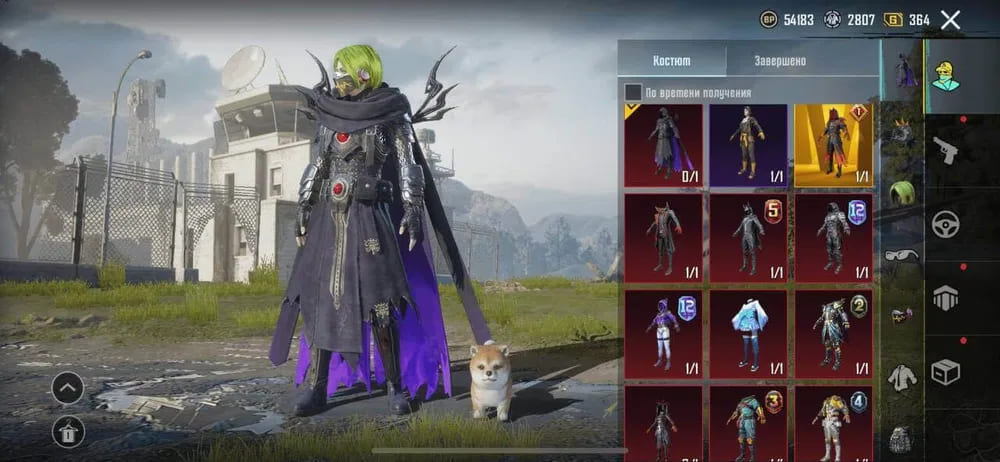Image resolution: width=1000 pixels, height=462 pixels.
Task: Choose the costume on the gold background
Action: [x=833, y=146]
